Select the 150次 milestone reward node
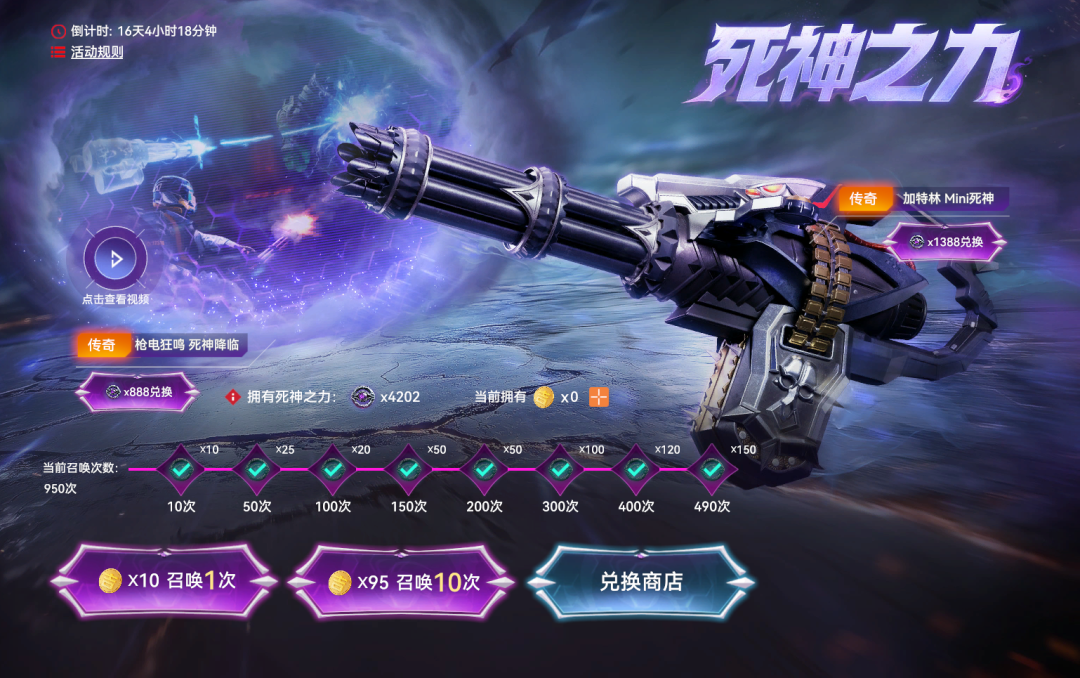Screen dimensions: 1080x678 click(x=408, y=468)
